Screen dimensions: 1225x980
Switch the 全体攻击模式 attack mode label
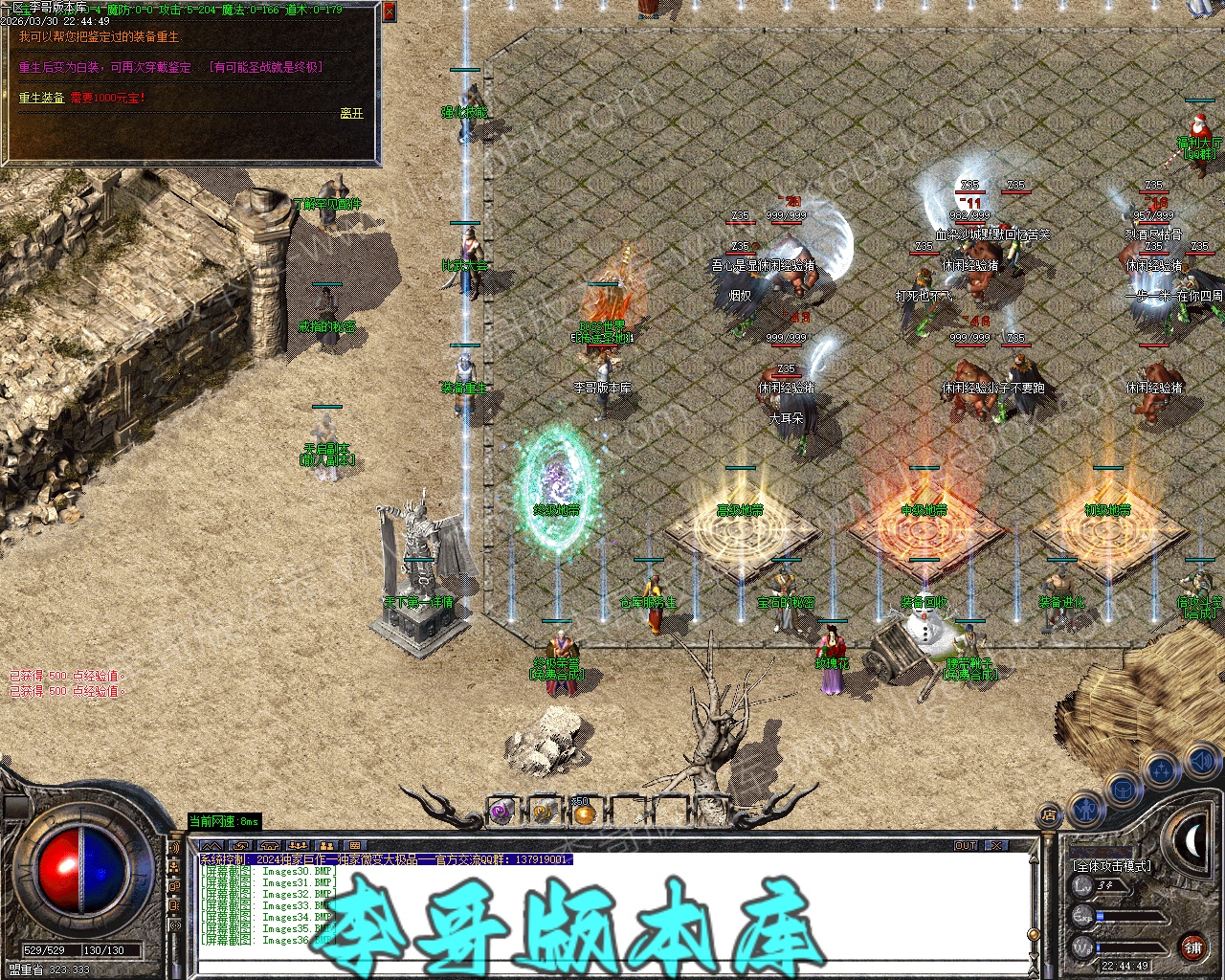(x=1112, y=865)
